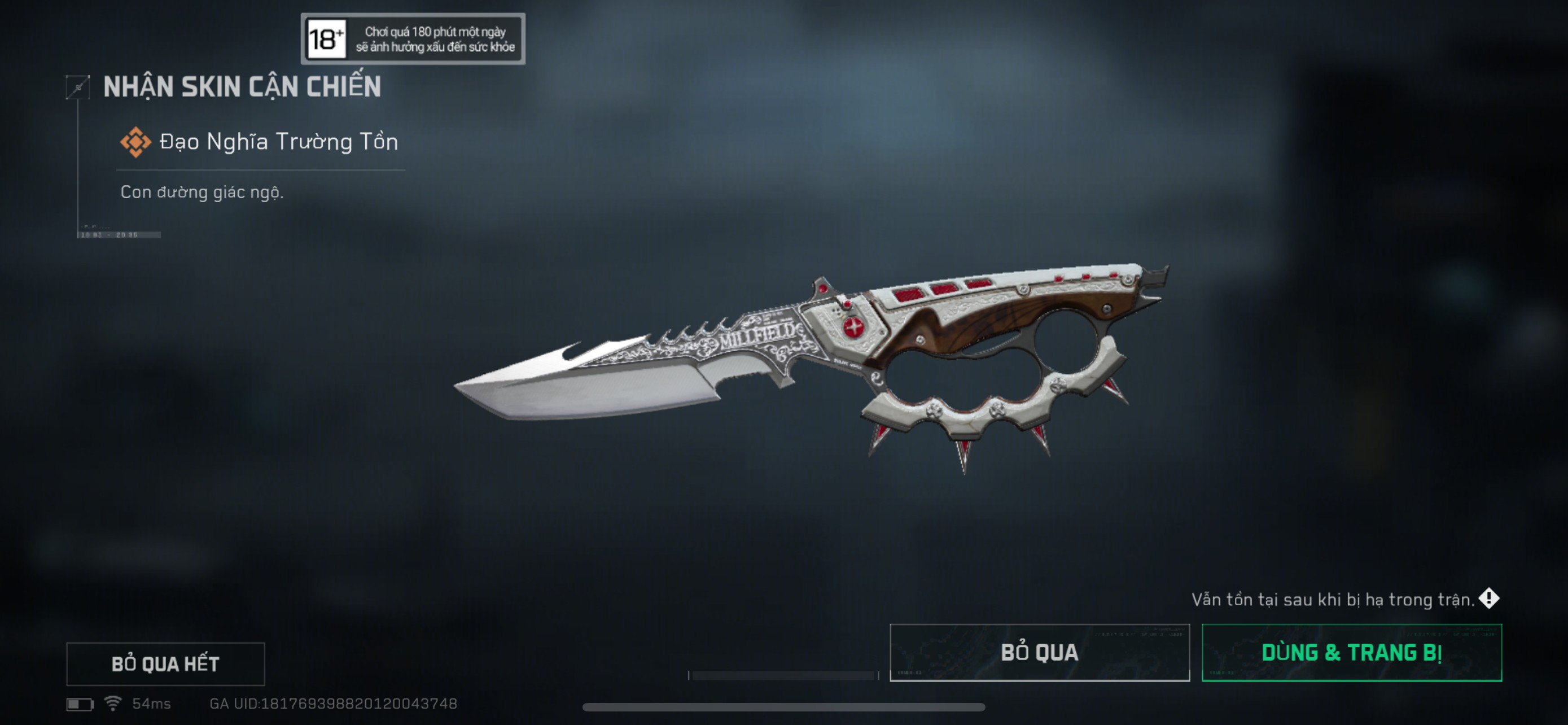Skip all rewards with BỎ QUA HẾT
The width and height of the screenshot is (1568, 725).
click(x=165, y=663)
